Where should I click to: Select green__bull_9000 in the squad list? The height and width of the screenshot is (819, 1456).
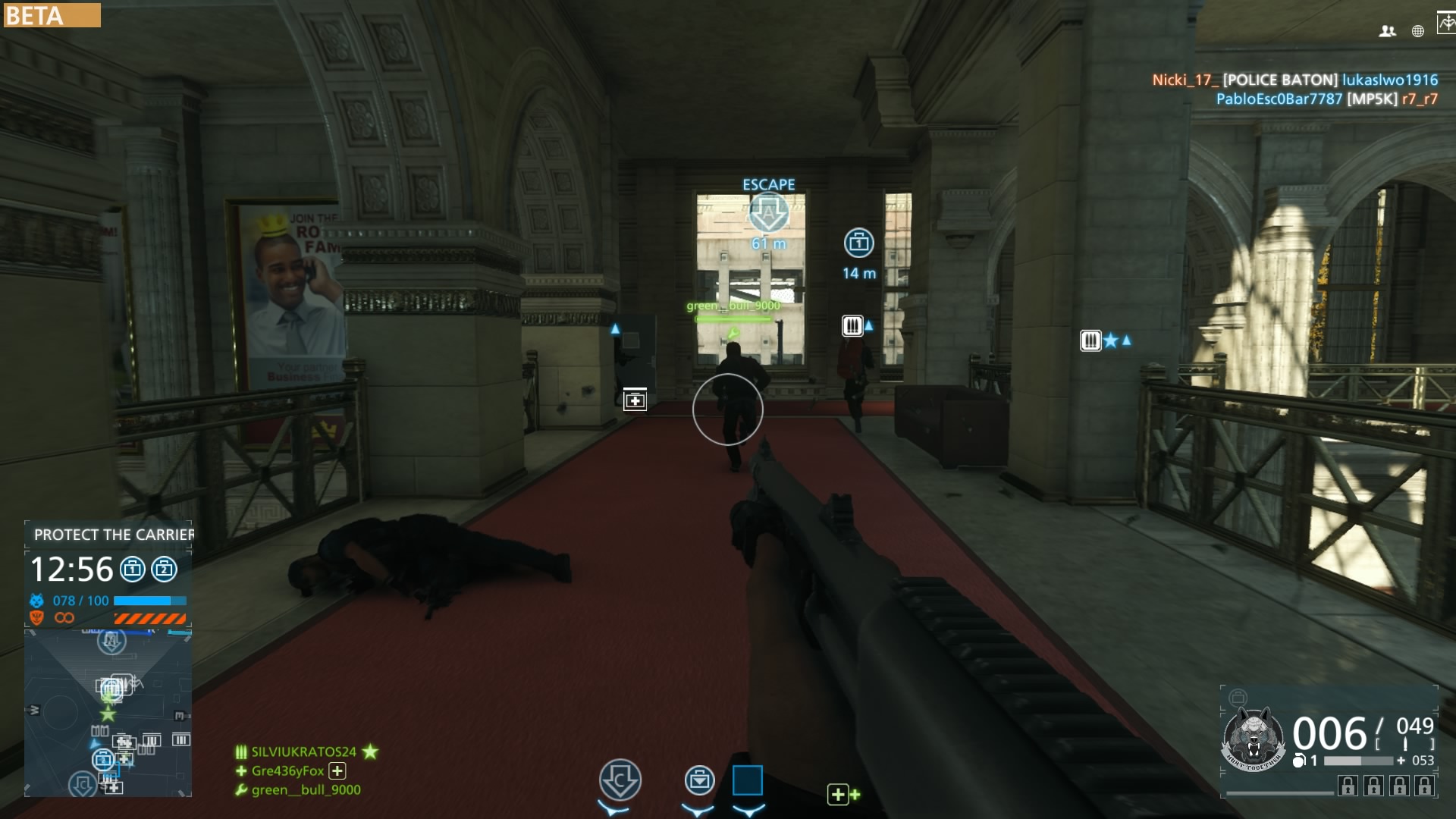[x=306, y=789]
